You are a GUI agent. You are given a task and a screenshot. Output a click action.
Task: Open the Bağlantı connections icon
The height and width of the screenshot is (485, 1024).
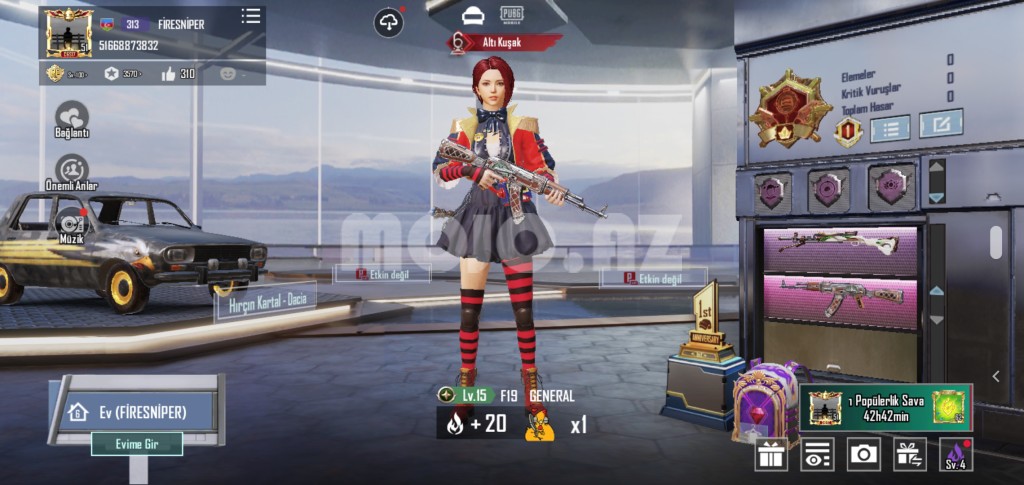click(72, 117)
